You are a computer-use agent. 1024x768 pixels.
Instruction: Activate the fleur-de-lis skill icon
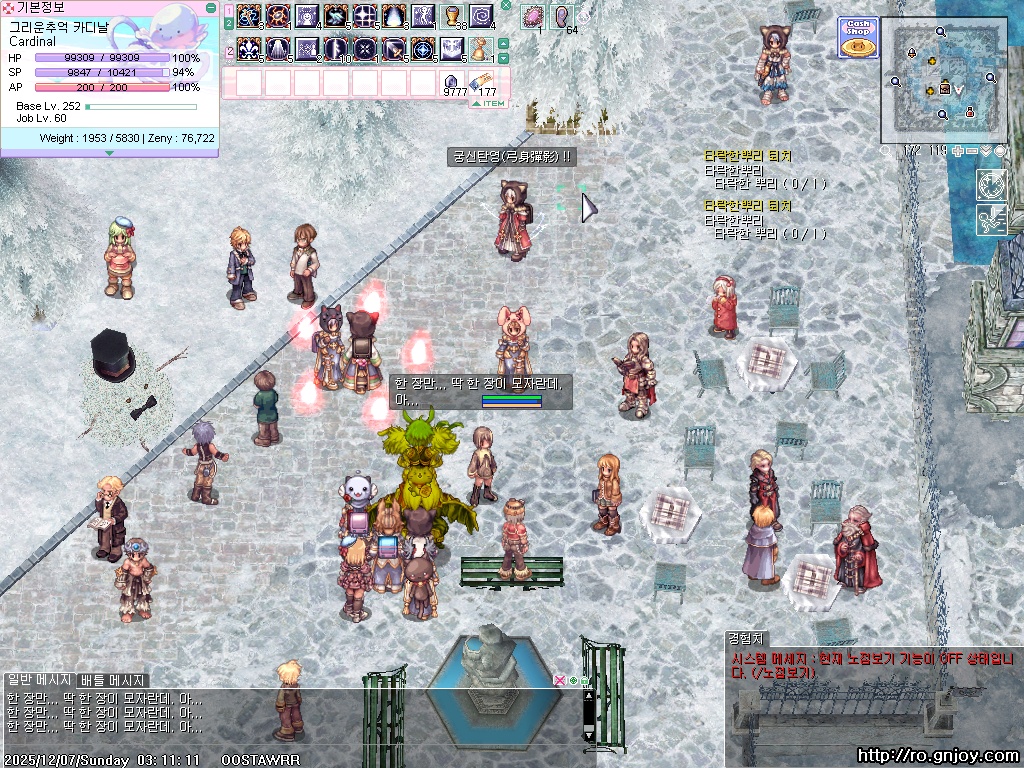point(249,48)
